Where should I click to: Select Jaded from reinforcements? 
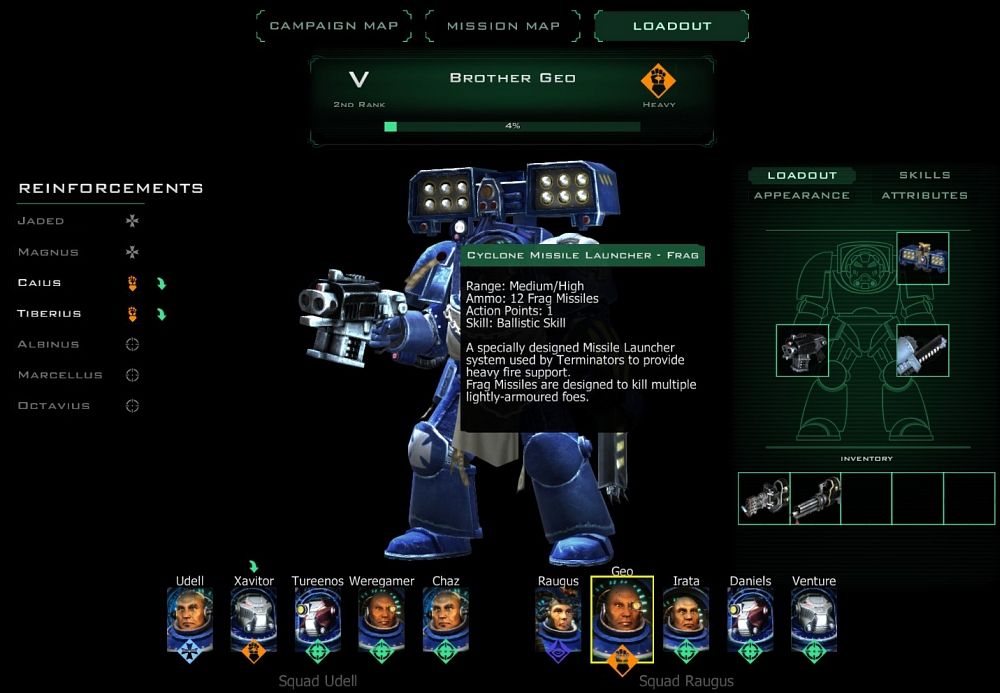coord(41,221)
